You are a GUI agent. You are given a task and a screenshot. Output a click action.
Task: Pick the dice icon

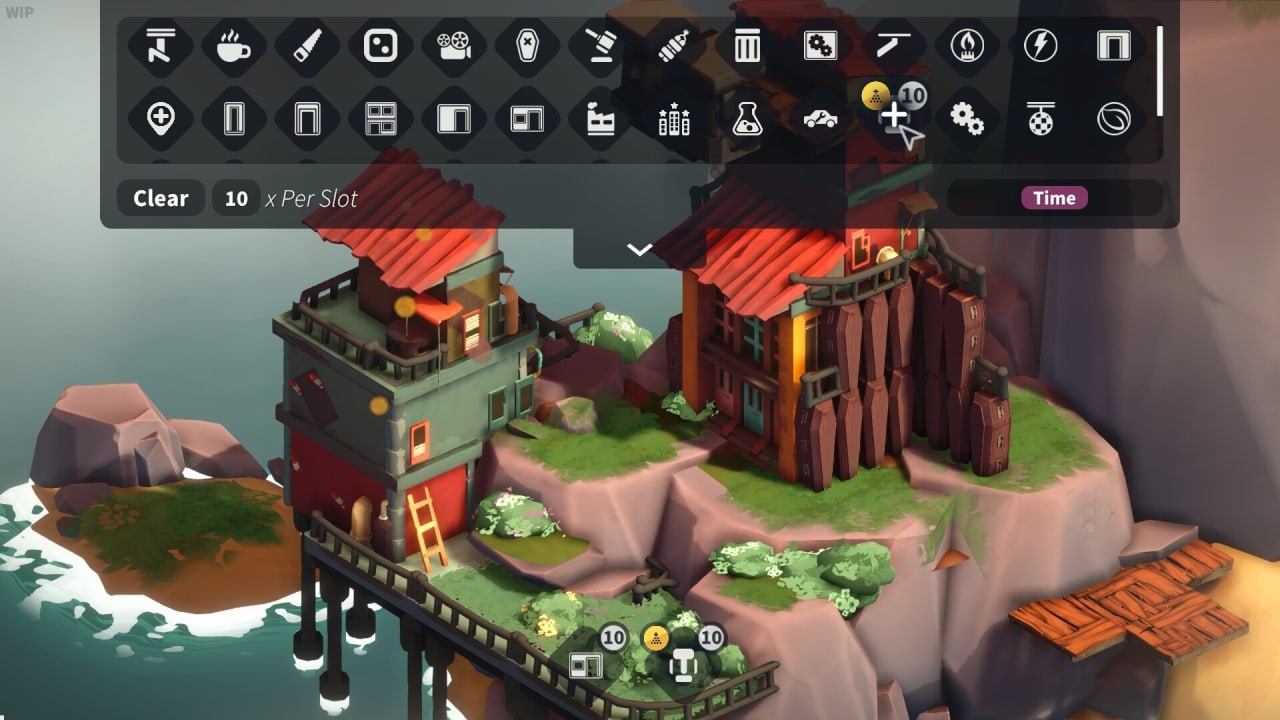380,45
